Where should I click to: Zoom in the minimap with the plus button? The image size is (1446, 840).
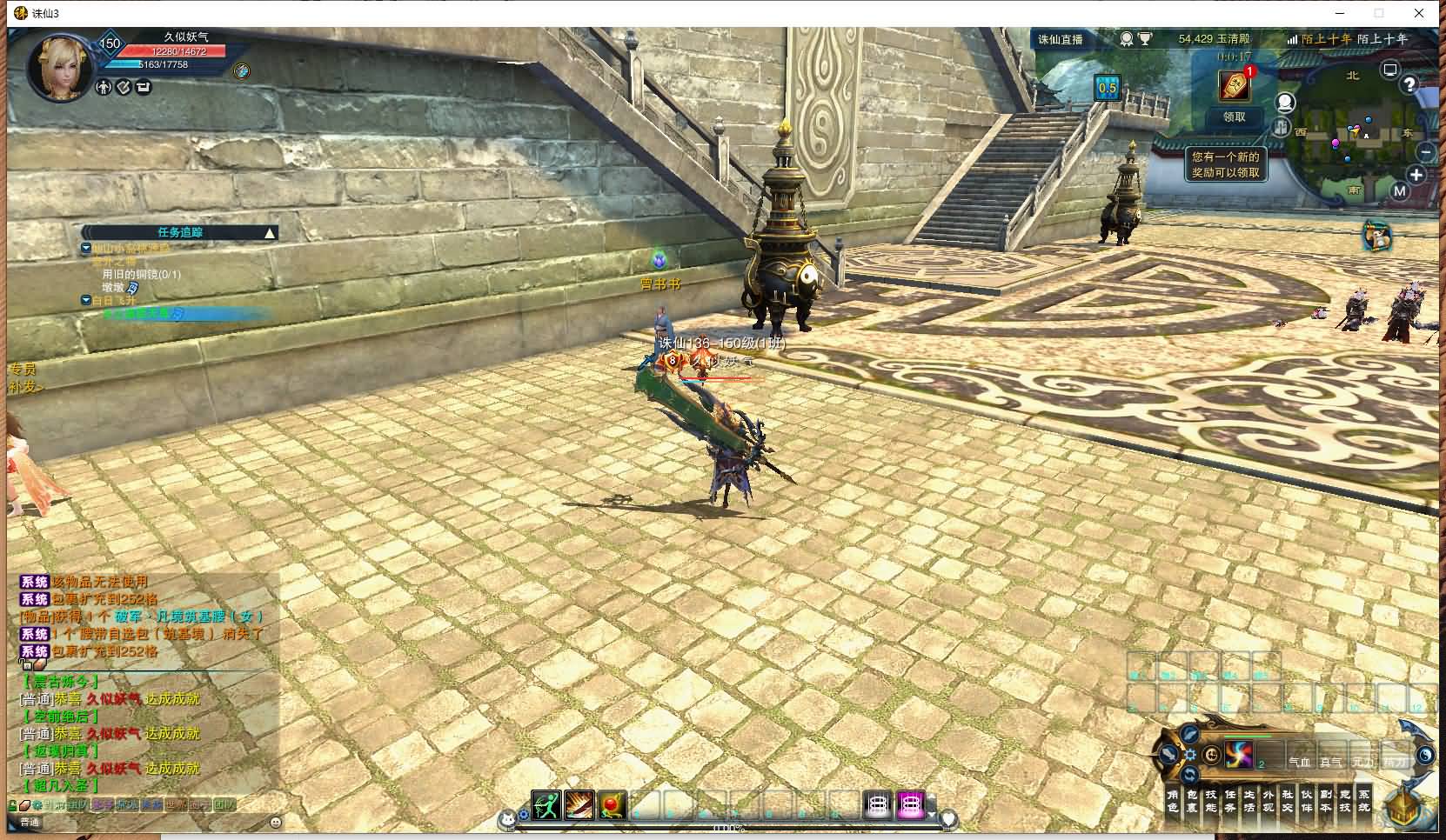[x=1416, y=175]
